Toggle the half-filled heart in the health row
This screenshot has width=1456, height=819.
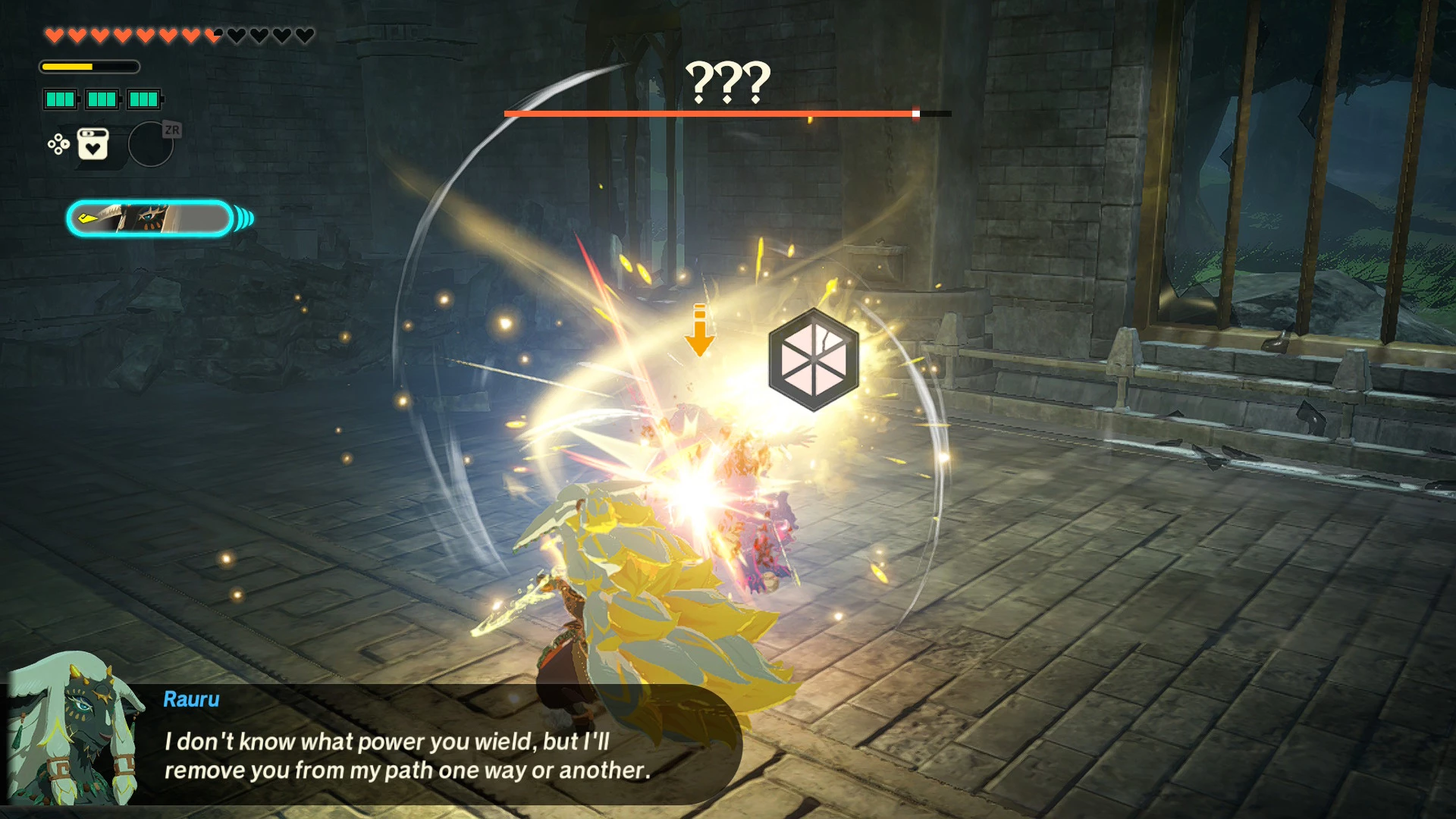tap(211, 33)
